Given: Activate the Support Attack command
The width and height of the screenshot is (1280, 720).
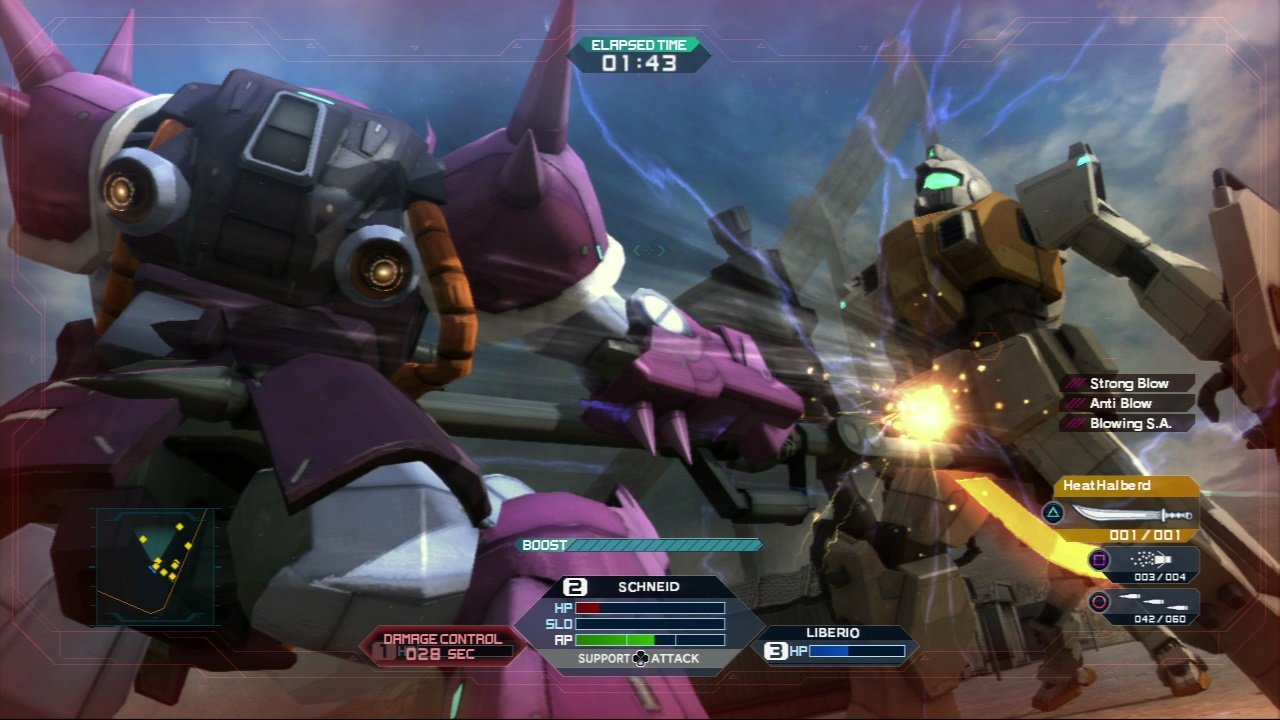Looking at the screenshot, I should pos(640,658).
